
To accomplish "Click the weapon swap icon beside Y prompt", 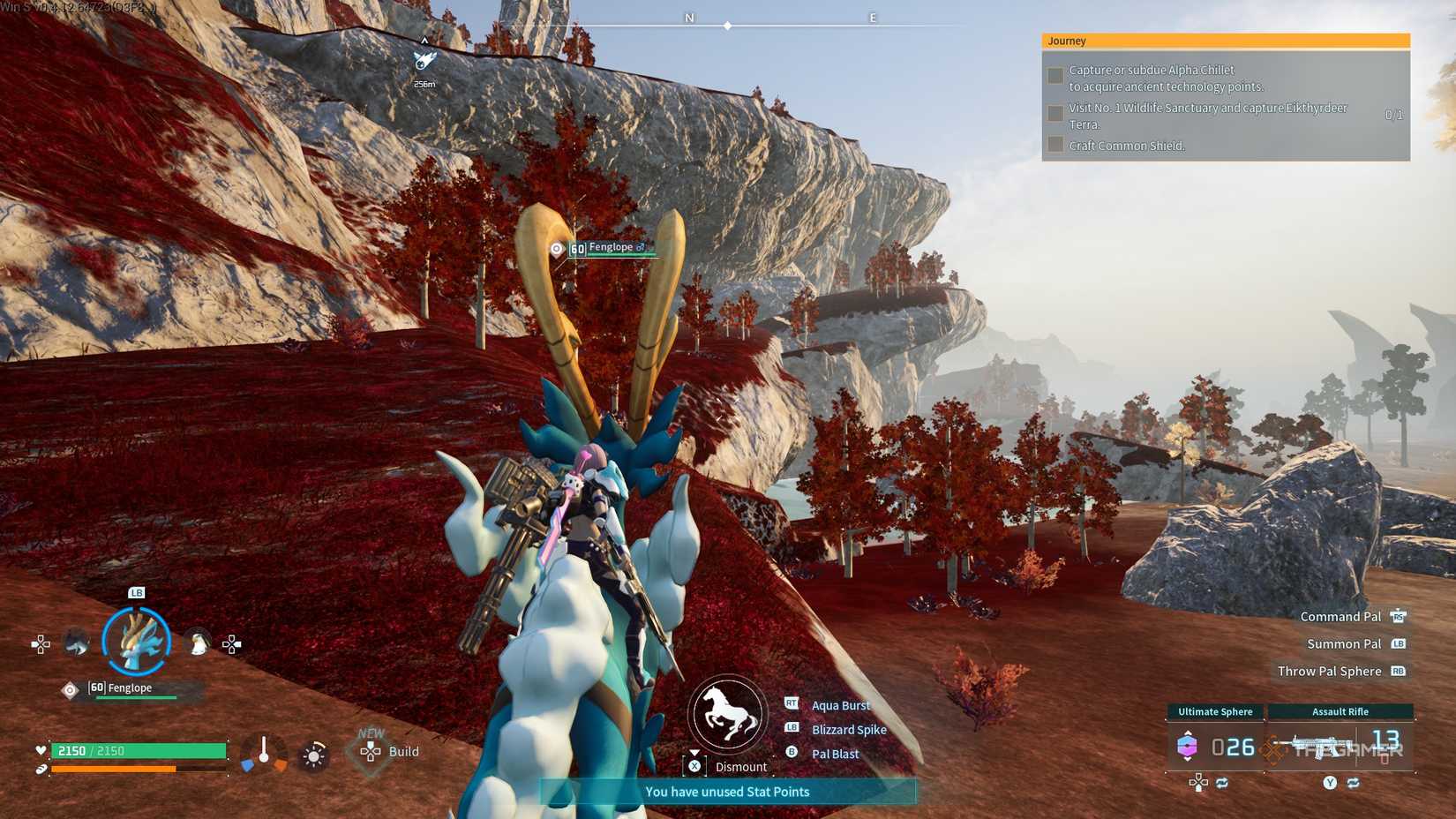I will pyautogui.click(x=1355, y=783).
